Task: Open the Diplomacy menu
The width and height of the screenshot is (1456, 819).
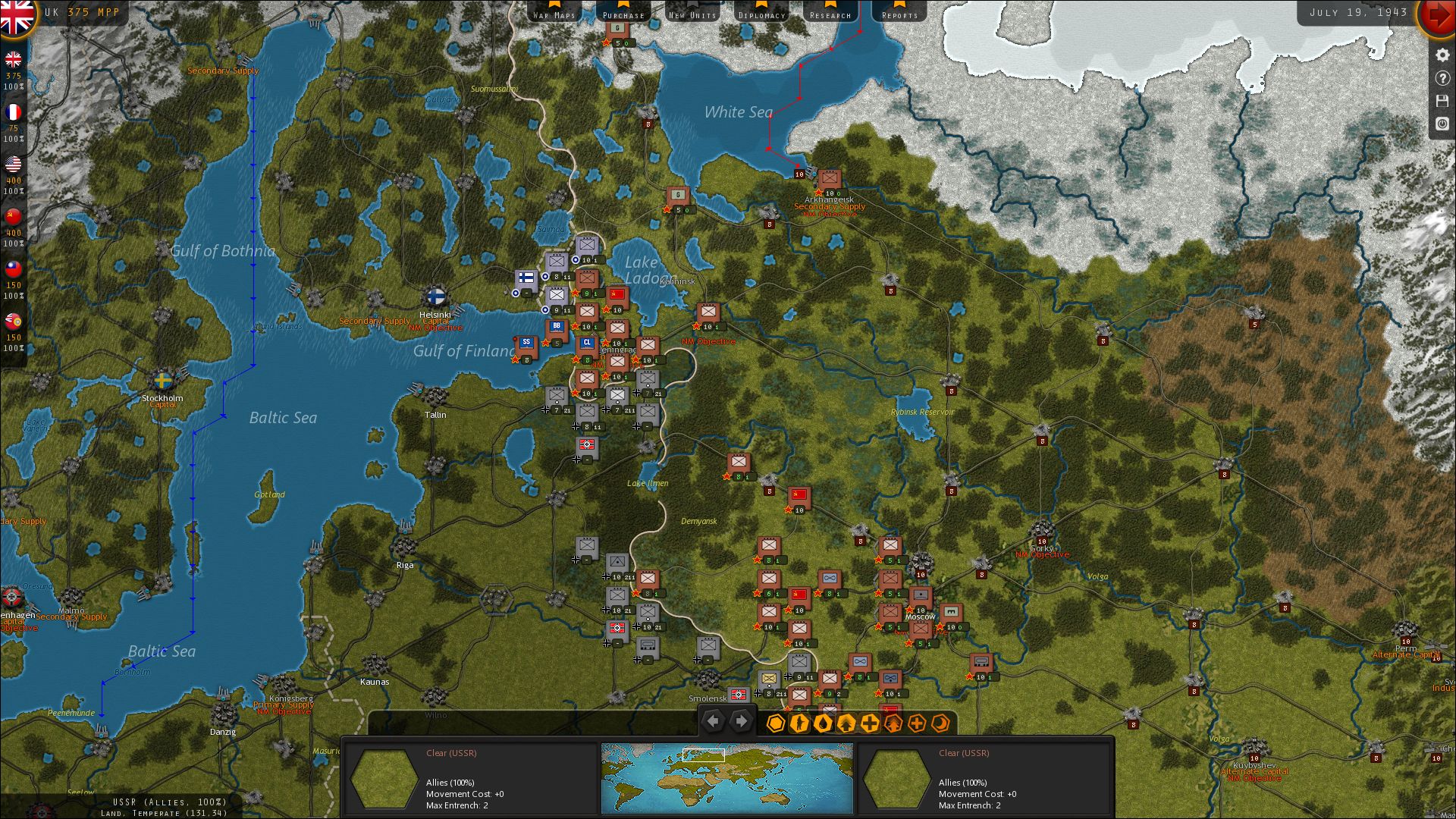Action: coord(761,13)
